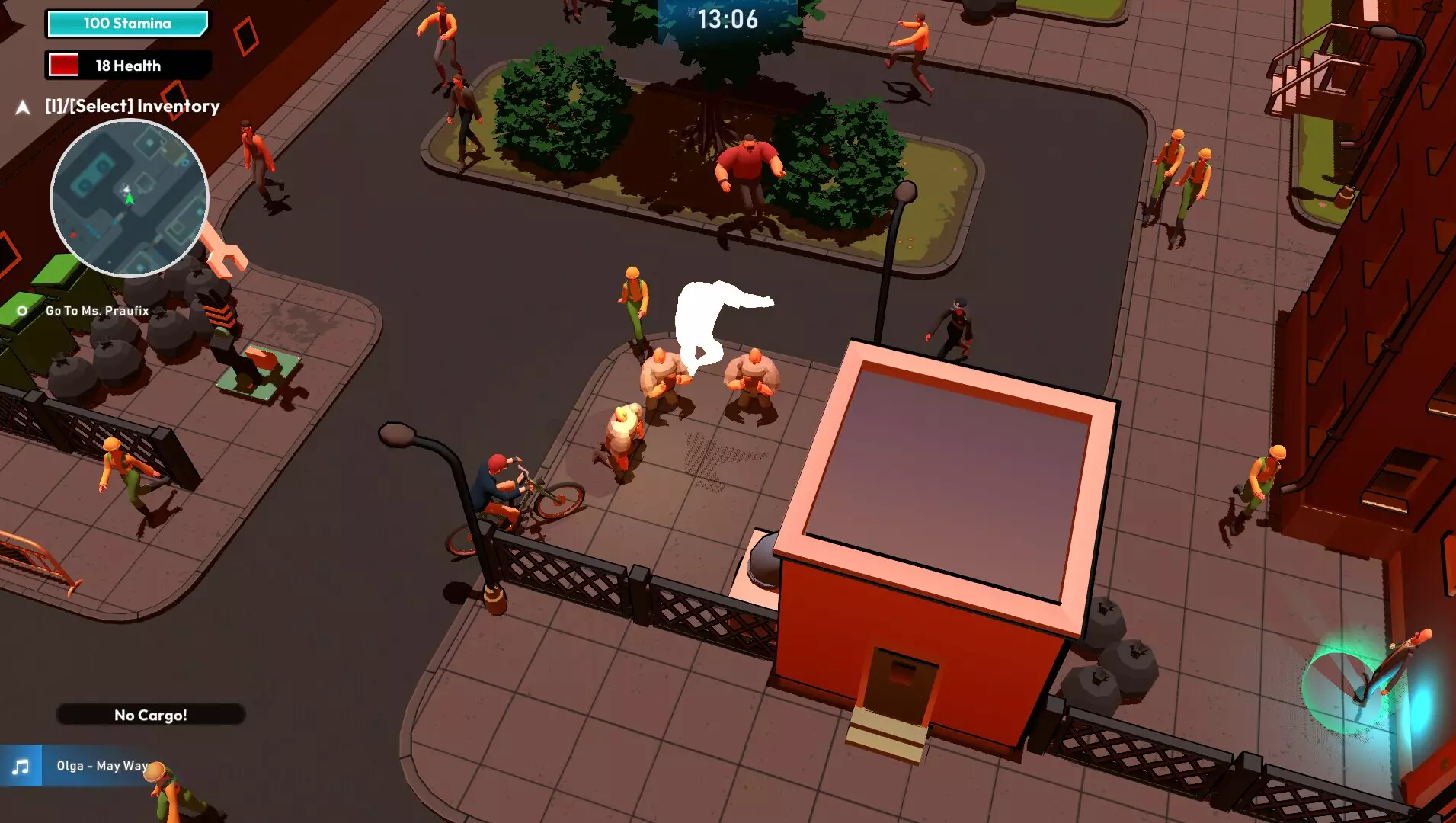Click the 100 Stamina bar
Image resolution: width=1456 pixels, height=823 pixels.
tap(126, 23)
